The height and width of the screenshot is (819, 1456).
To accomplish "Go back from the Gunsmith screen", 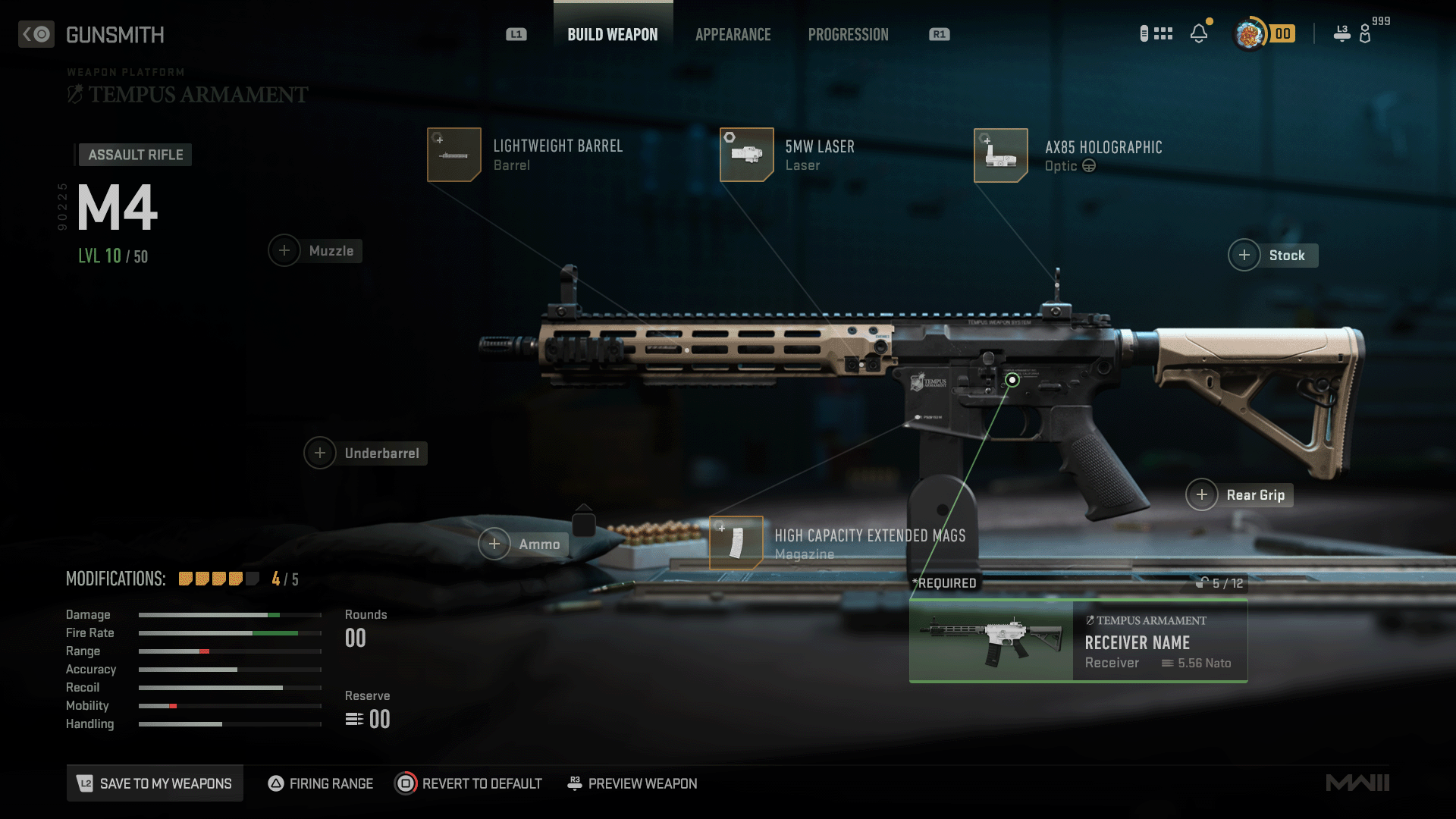I will pyautogui.click(x=36, y=34).
